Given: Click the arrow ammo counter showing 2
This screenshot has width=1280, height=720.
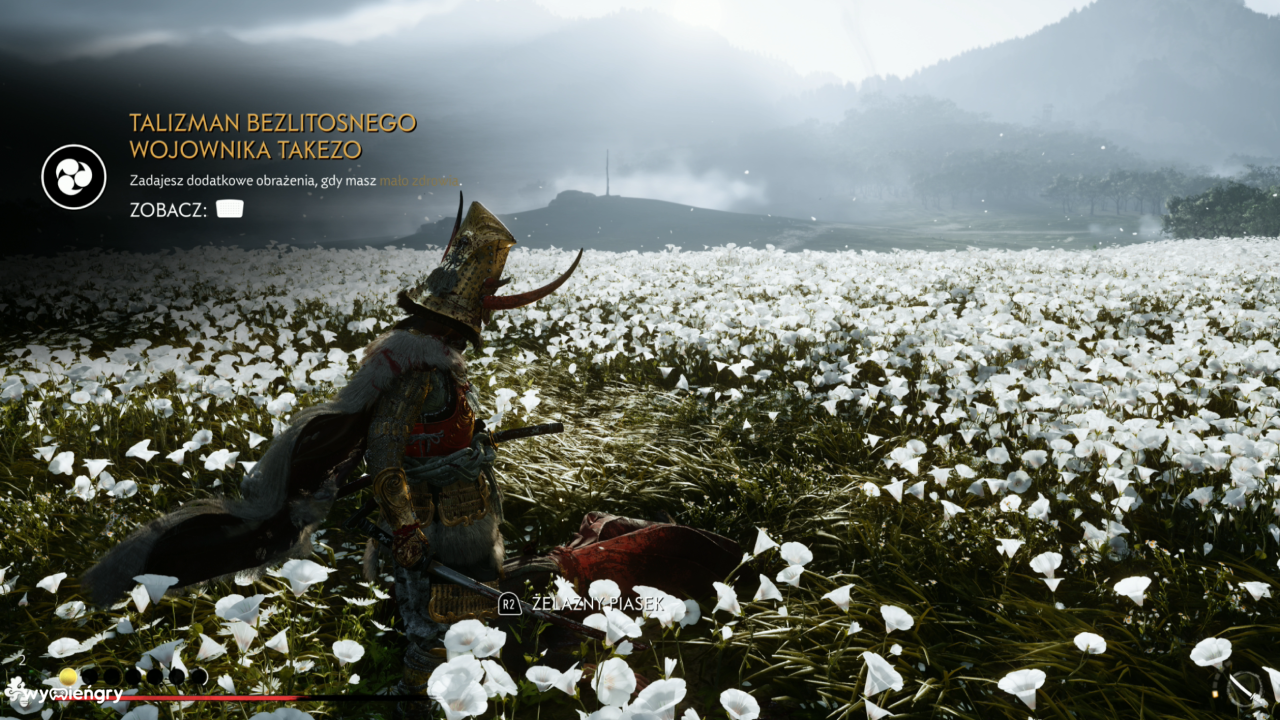Looking at the screenshot, I should click(23, 660).
